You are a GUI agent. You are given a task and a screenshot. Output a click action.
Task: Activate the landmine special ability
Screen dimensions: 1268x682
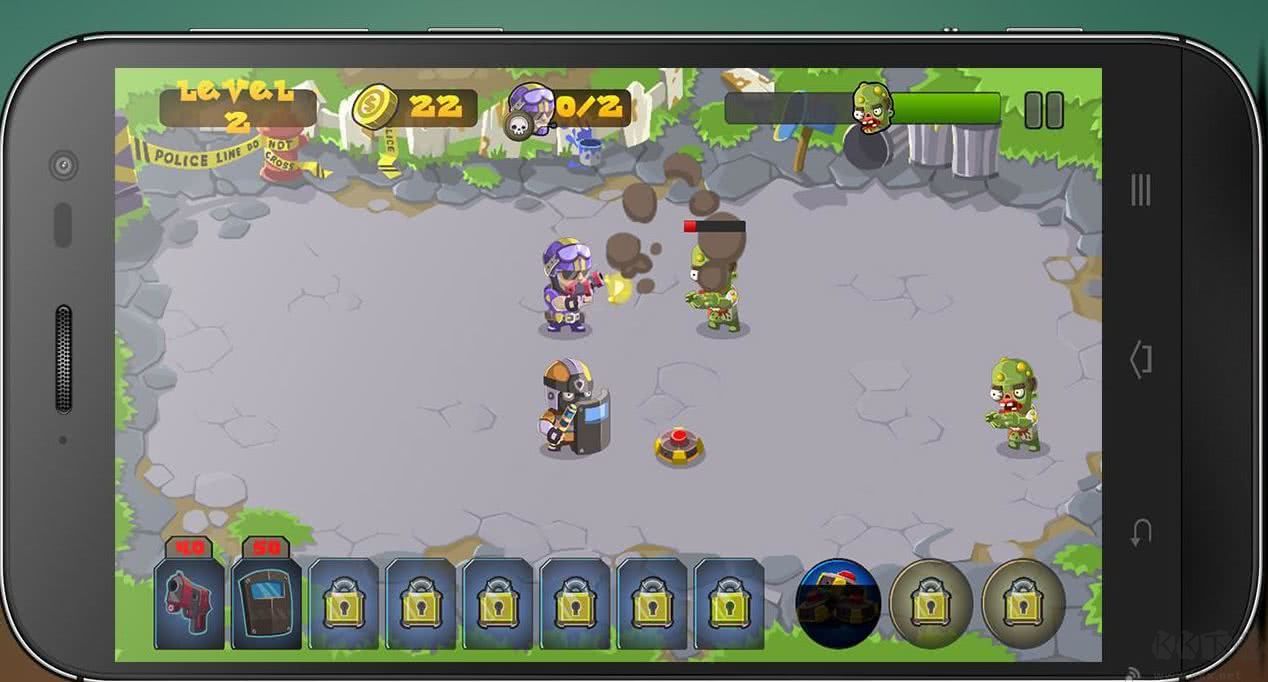click(x=838, y=603)
